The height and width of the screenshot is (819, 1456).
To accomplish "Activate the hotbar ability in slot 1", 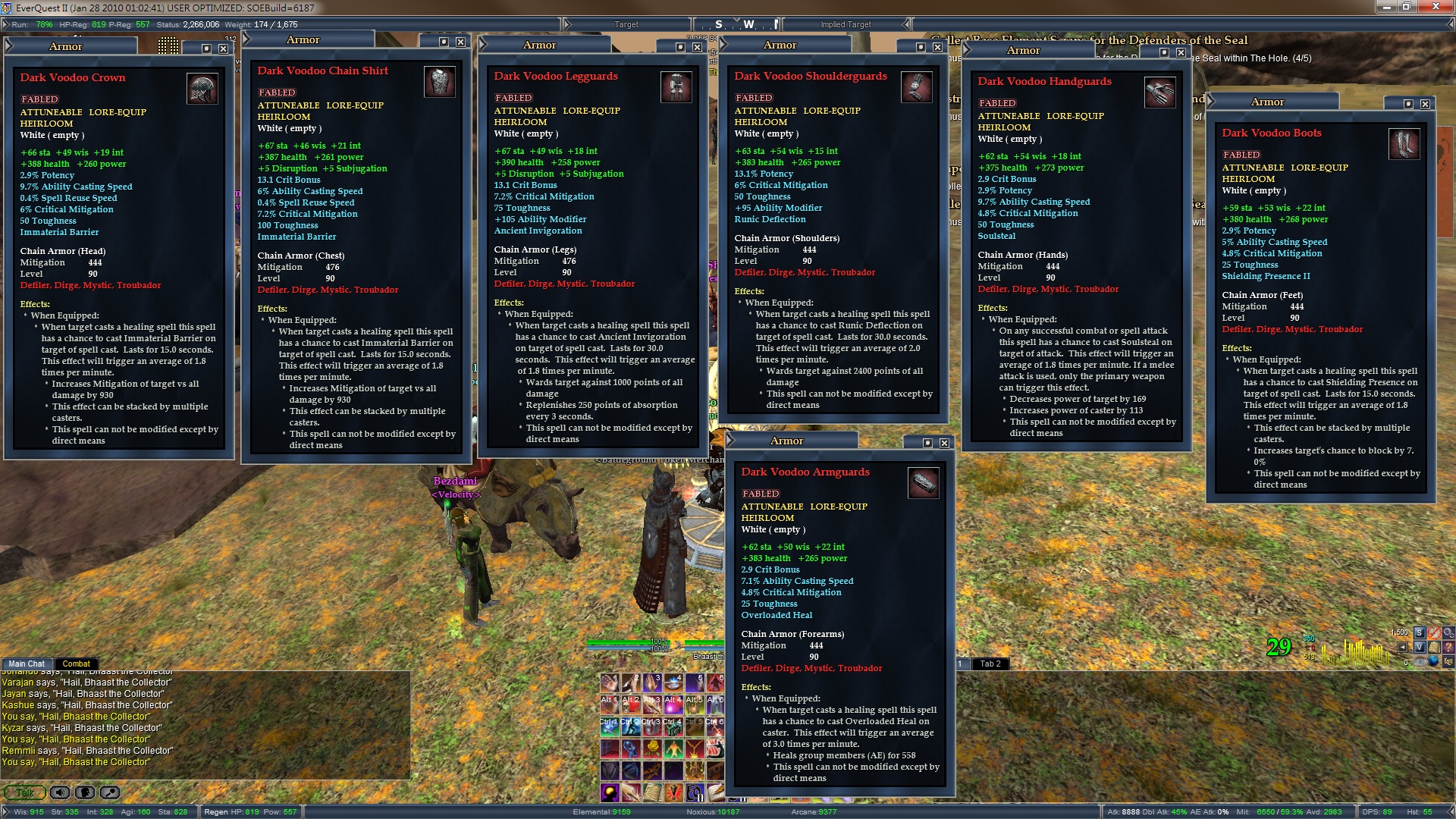I will pos(610,682).
